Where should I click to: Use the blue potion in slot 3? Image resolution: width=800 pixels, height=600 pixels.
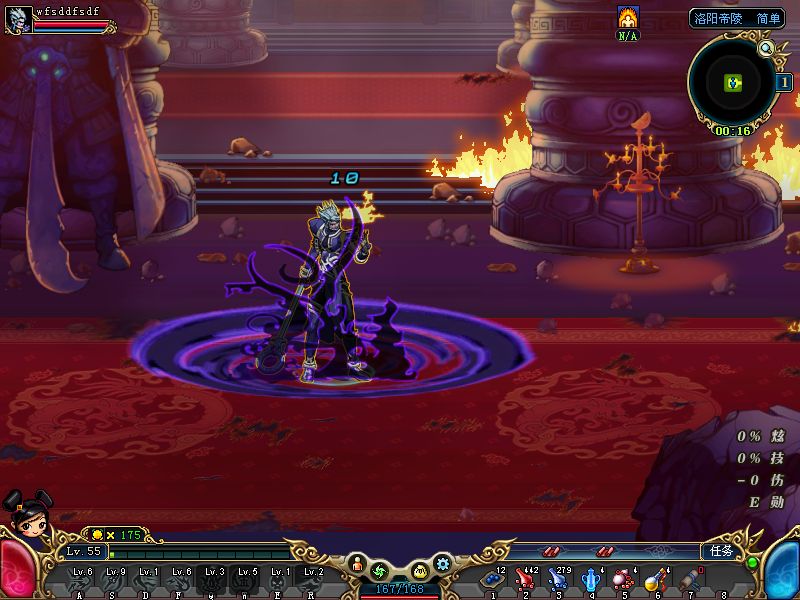(x=558, y=579)
